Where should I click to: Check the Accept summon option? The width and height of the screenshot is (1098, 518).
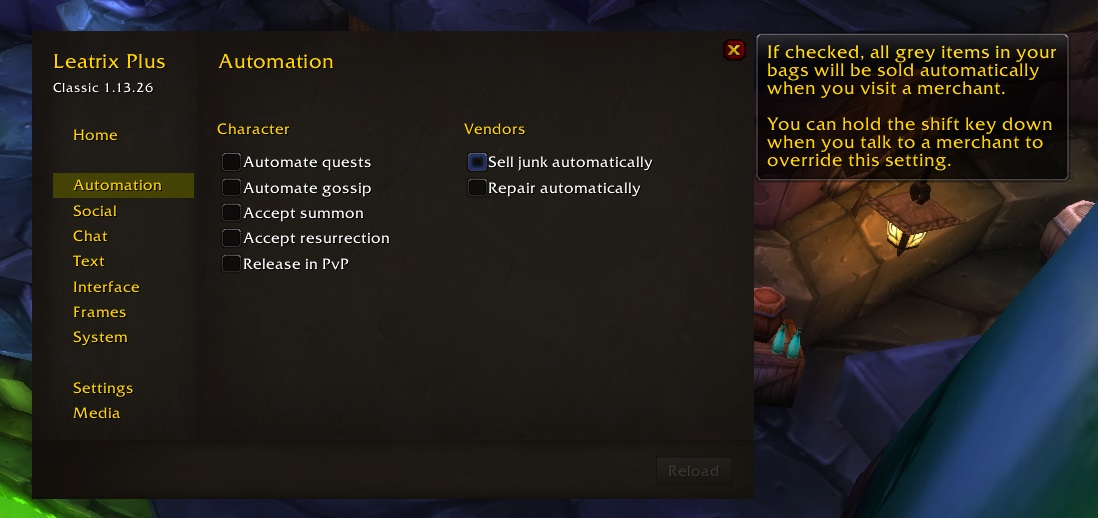coord(232,213)
